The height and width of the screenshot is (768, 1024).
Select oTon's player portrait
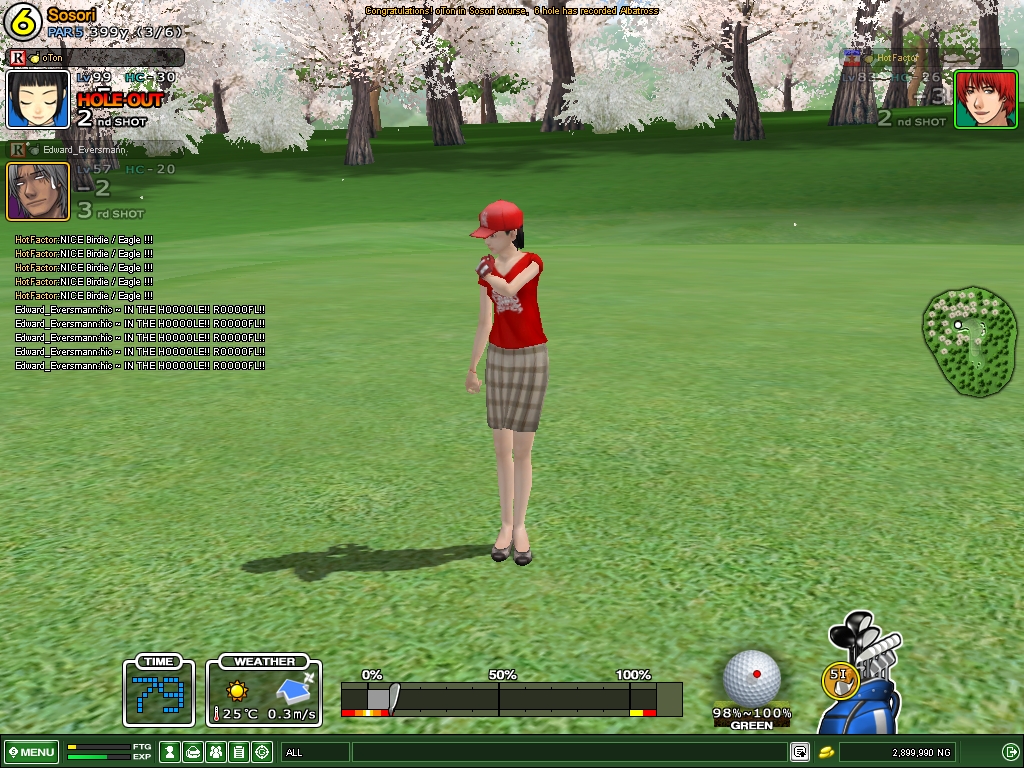(x=38, y=99)
